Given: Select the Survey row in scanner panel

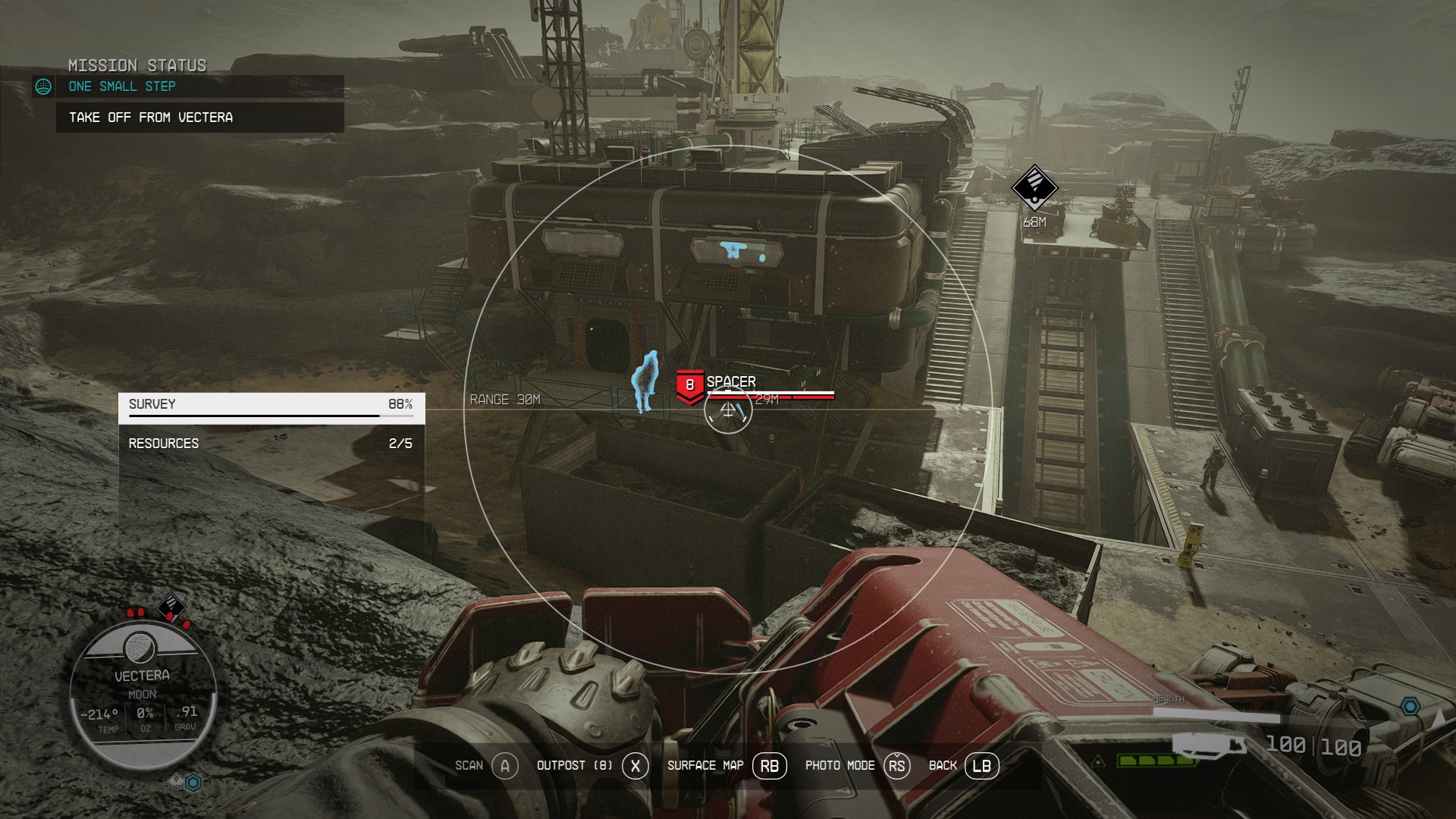Looking at the screenshot, I should coord(271,405).
